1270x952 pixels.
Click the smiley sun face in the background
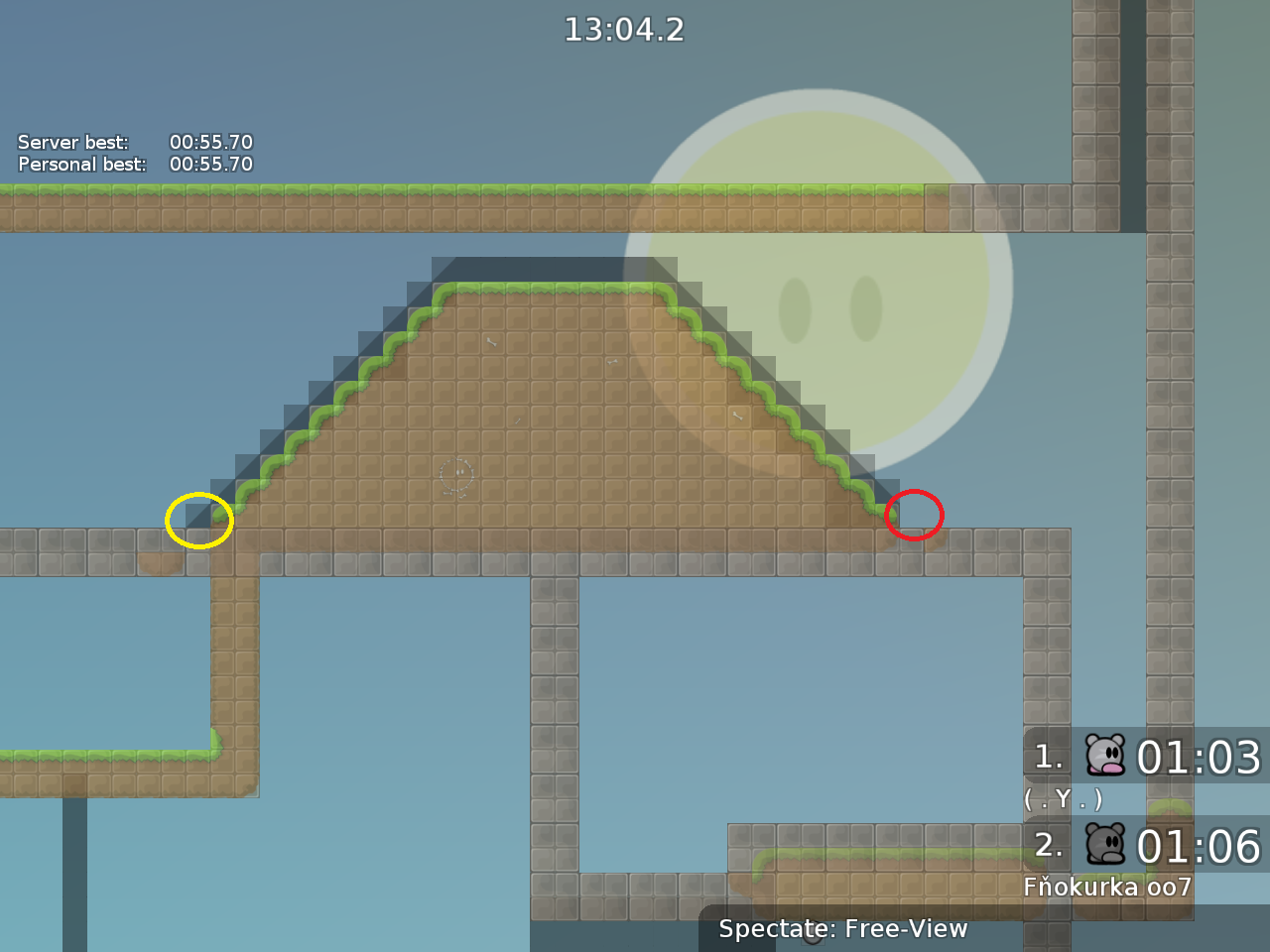[x=822, y=297]
